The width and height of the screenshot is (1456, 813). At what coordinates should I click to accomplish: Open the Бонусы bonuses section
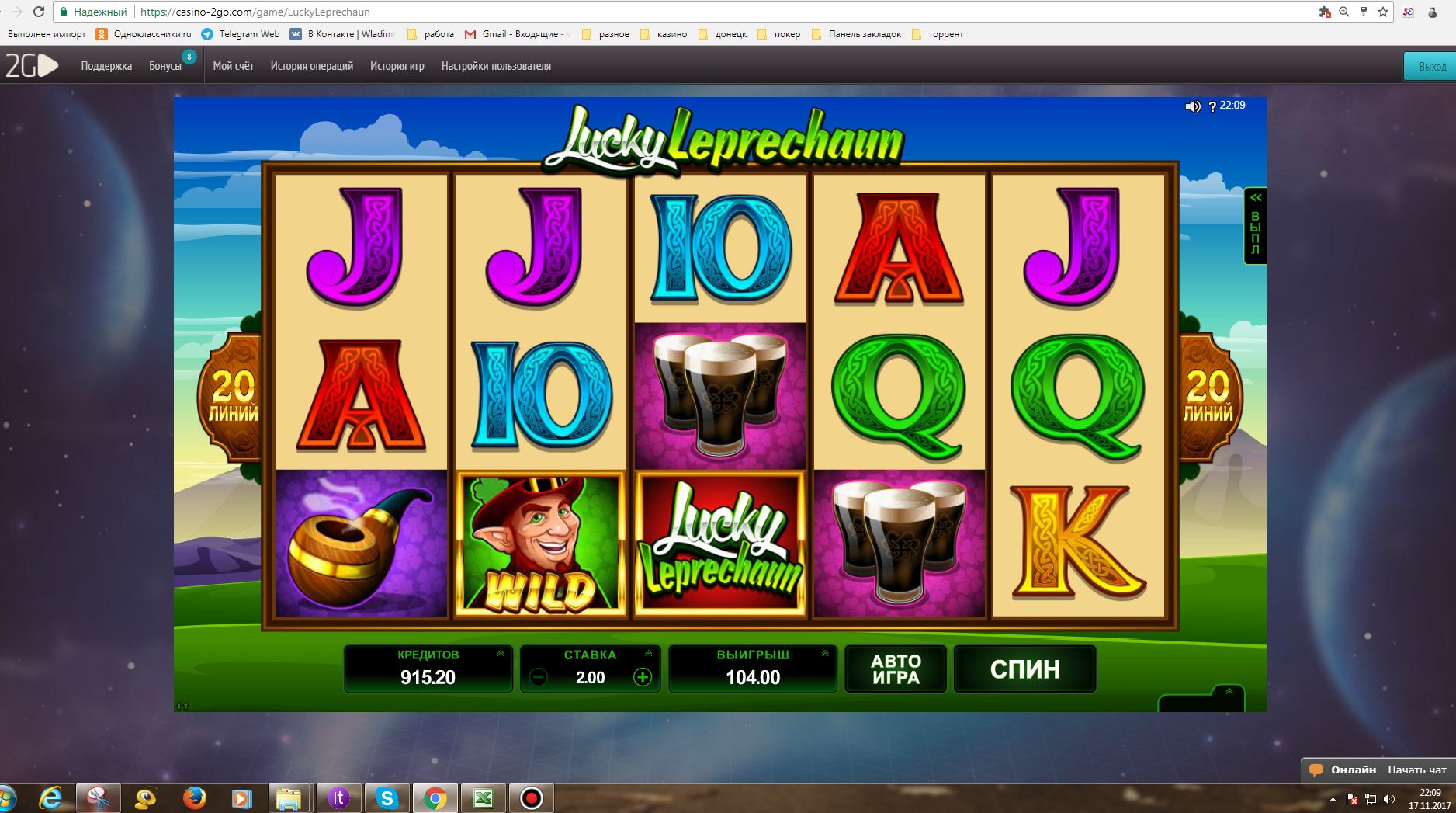click(165, 66)
